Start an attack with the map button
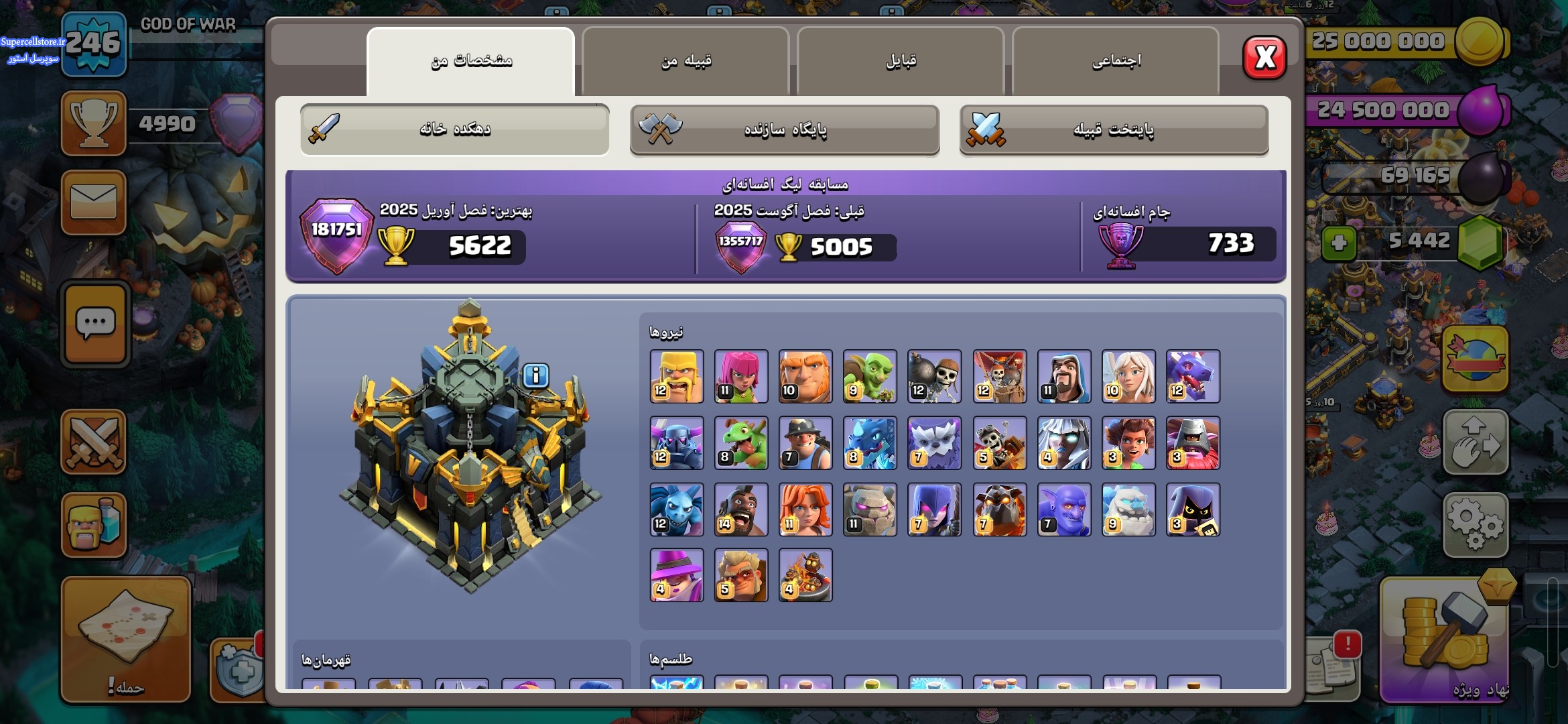Viewport: 1568px width, 724px height. [x=126, y=638]
